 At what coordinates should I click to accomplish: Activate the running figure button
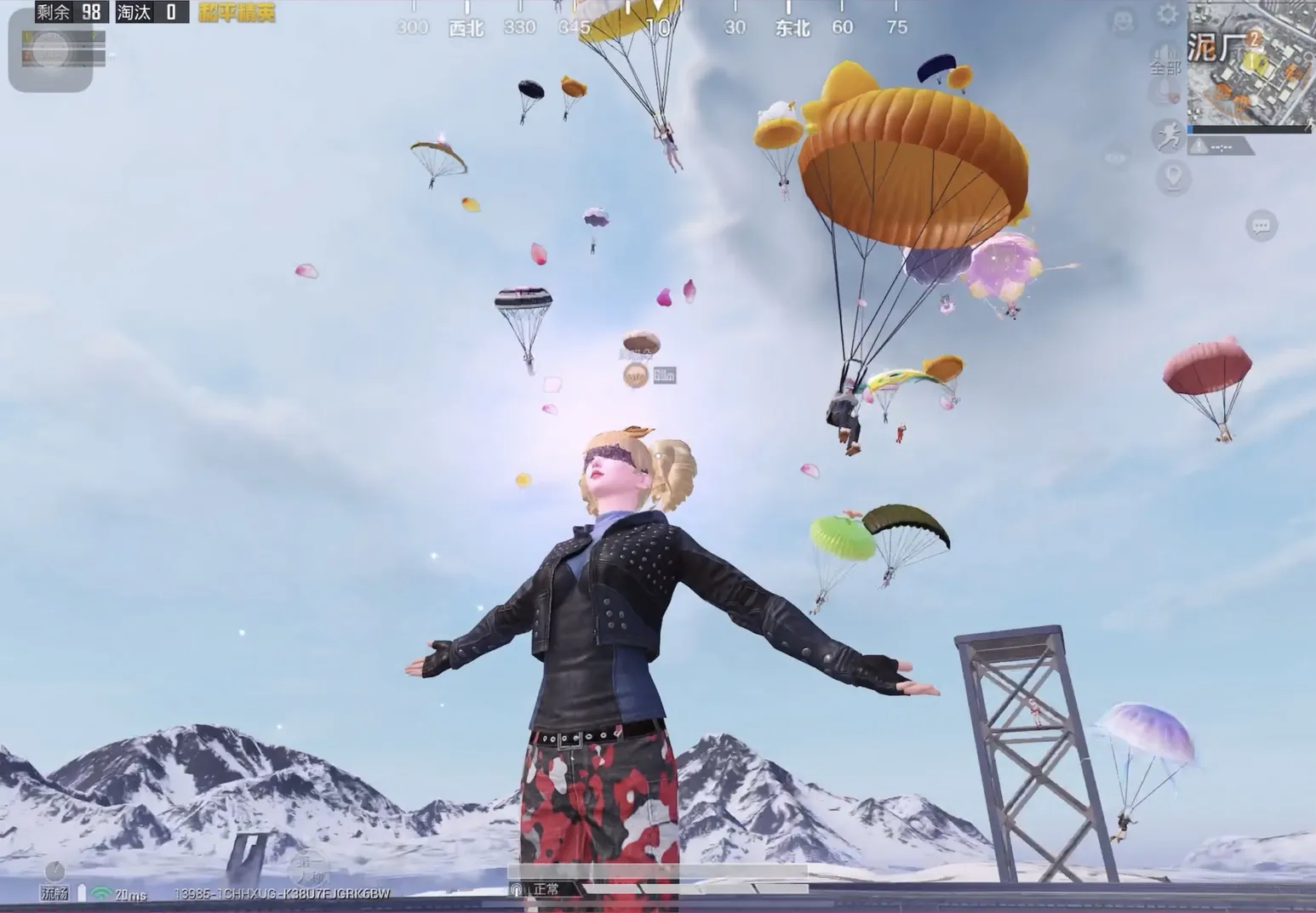click(x=1169, y=136)
